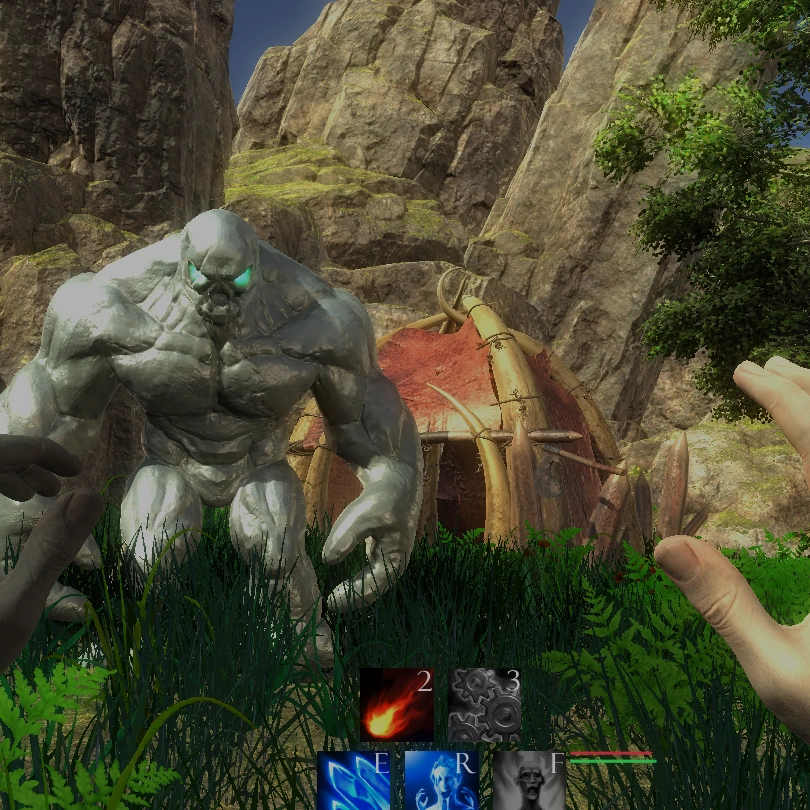The width and height of the screenshot is (810, 810).
Task: Cast the gray screaming face ability
Action: coord(528,780)
